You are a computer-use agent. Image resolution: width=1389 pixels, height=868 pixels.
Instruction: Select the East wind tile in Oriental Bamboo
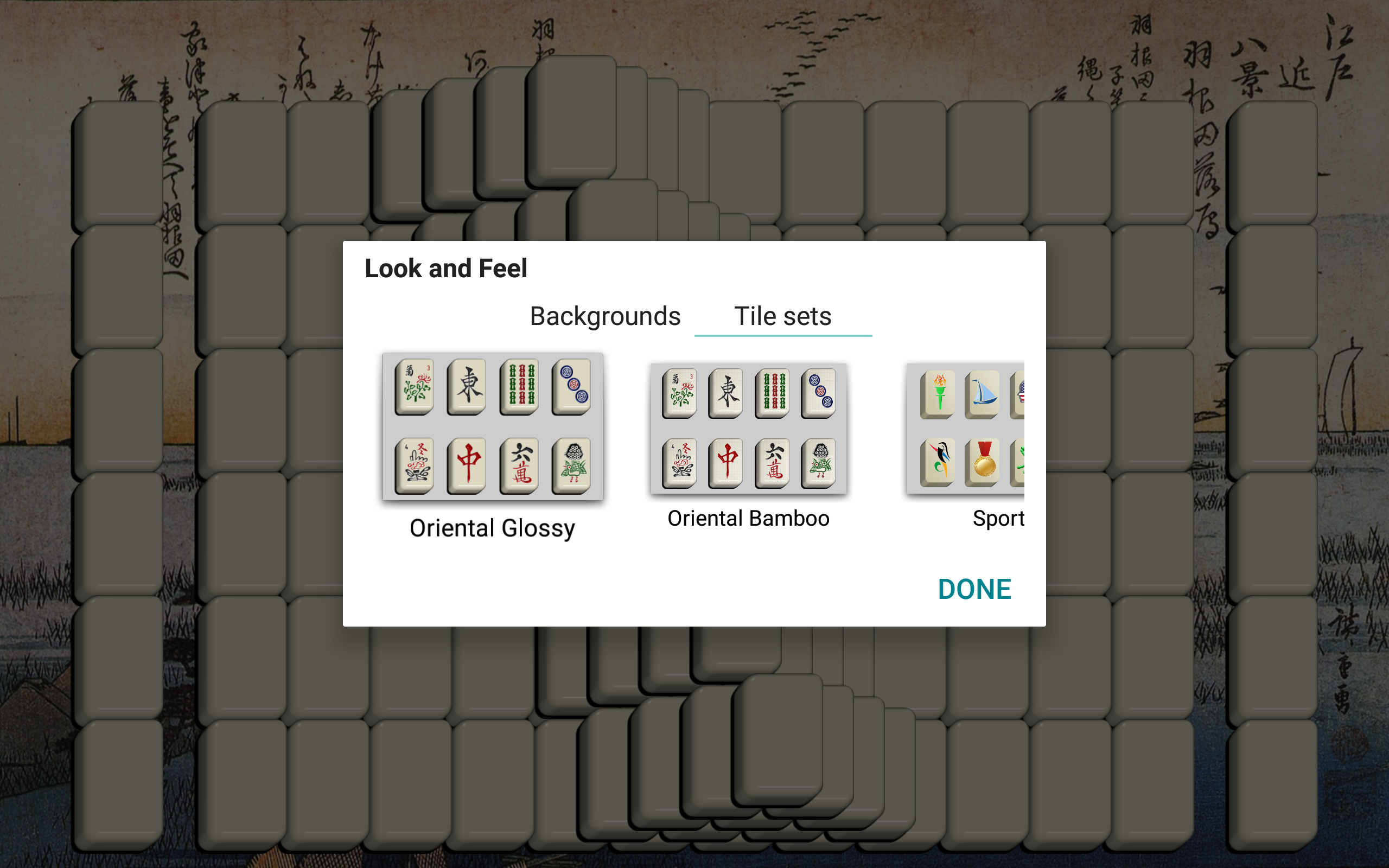tap(726, 394)
